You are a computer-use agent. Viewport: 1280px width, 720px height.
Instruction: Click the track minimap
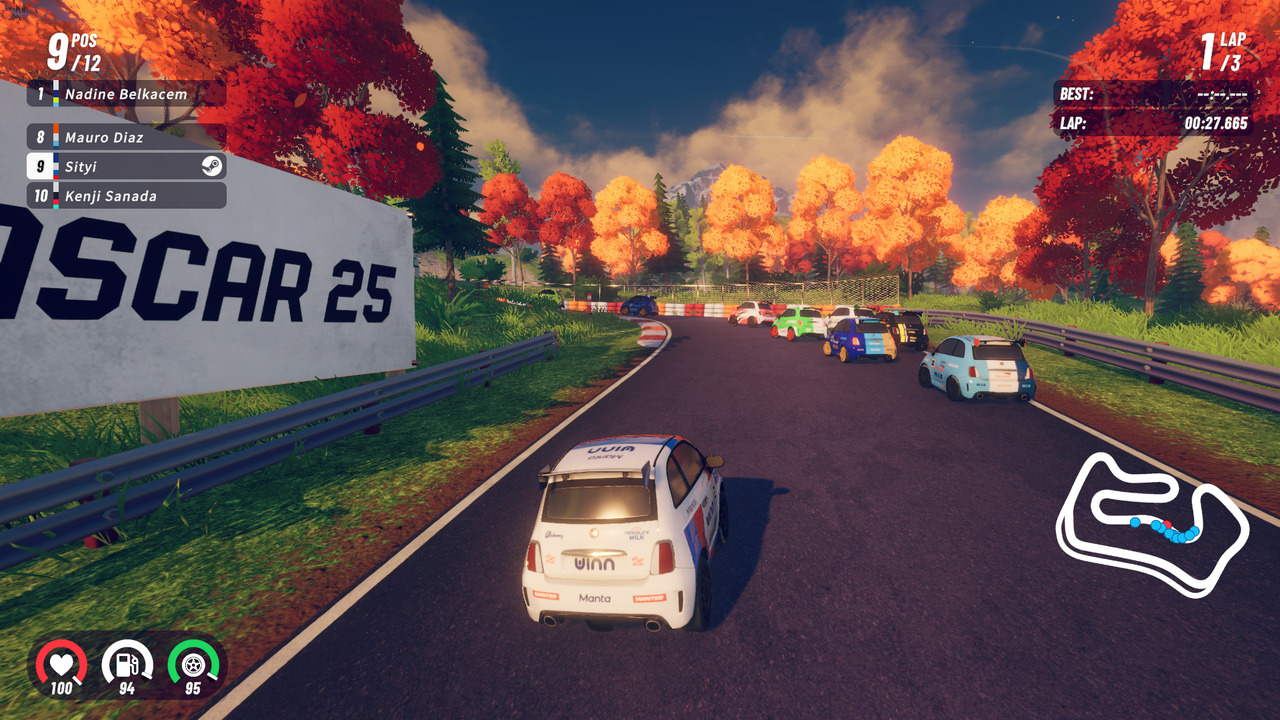(1150, 524)
